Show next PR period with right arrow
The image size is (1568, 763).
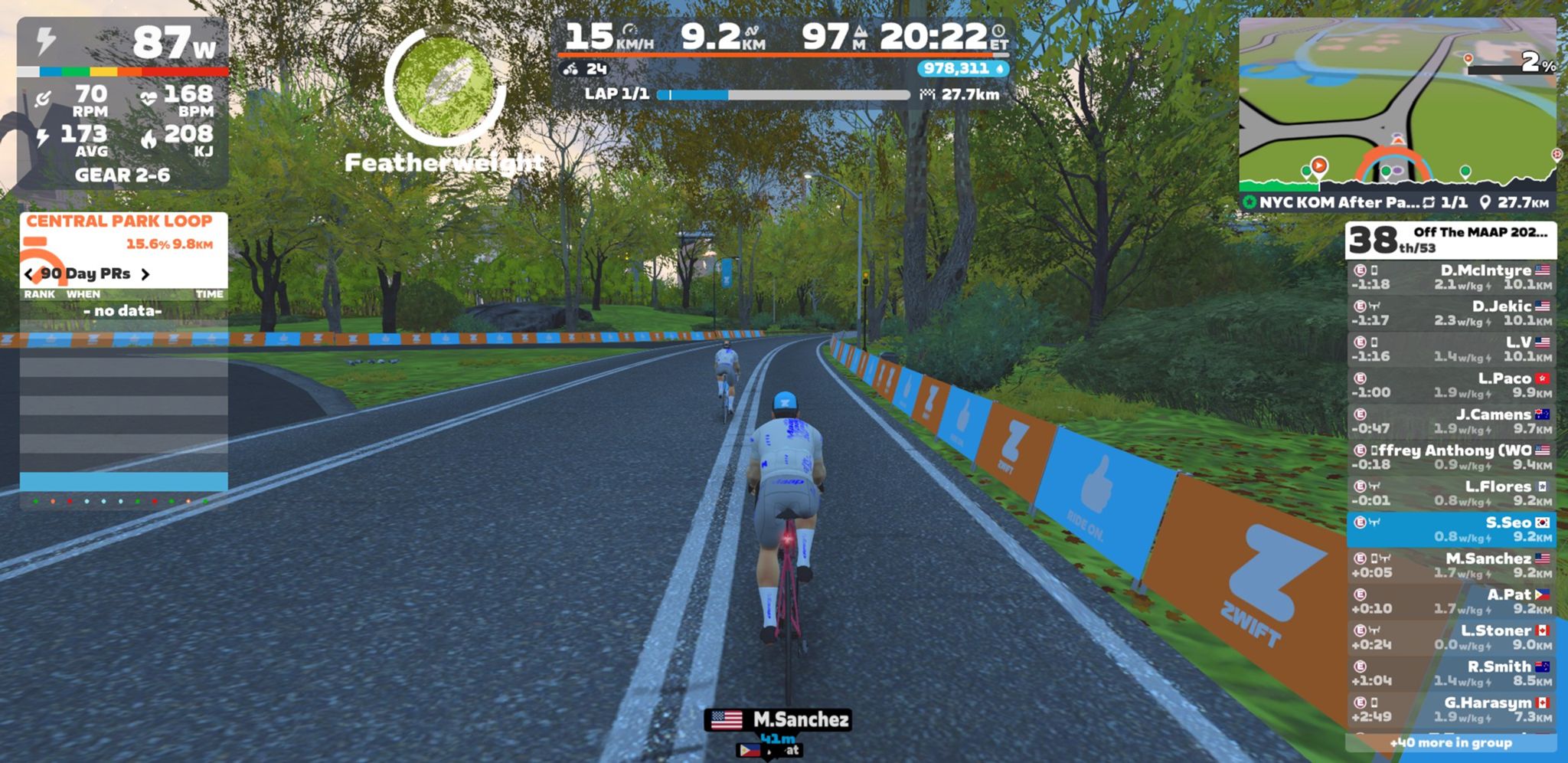click(145, 274)
